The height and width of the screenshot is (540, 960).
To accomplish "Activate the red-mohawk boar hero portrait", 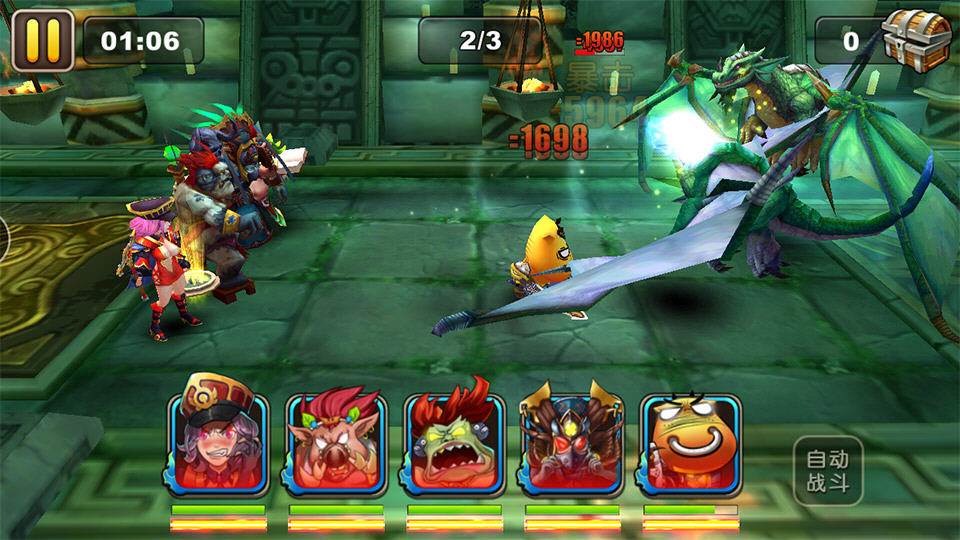I will tap(336, 444).
